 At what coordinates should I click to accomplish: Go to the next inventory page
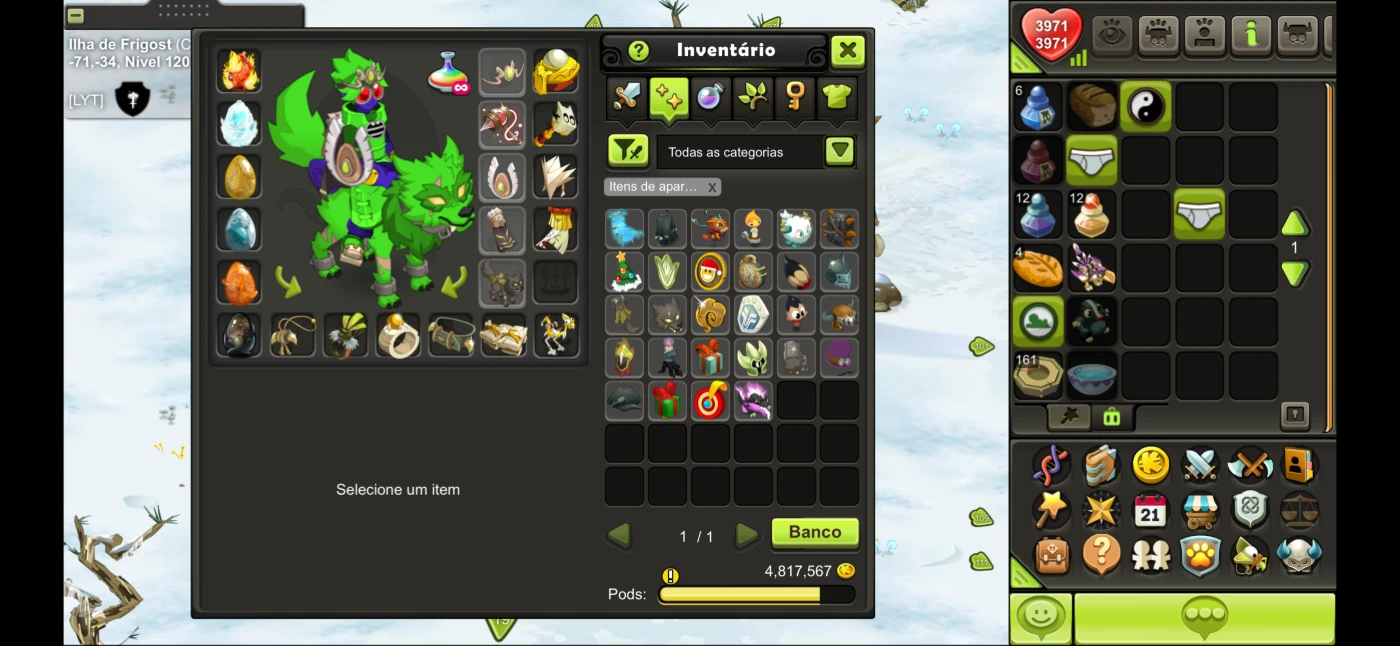[x=746, y=536]
